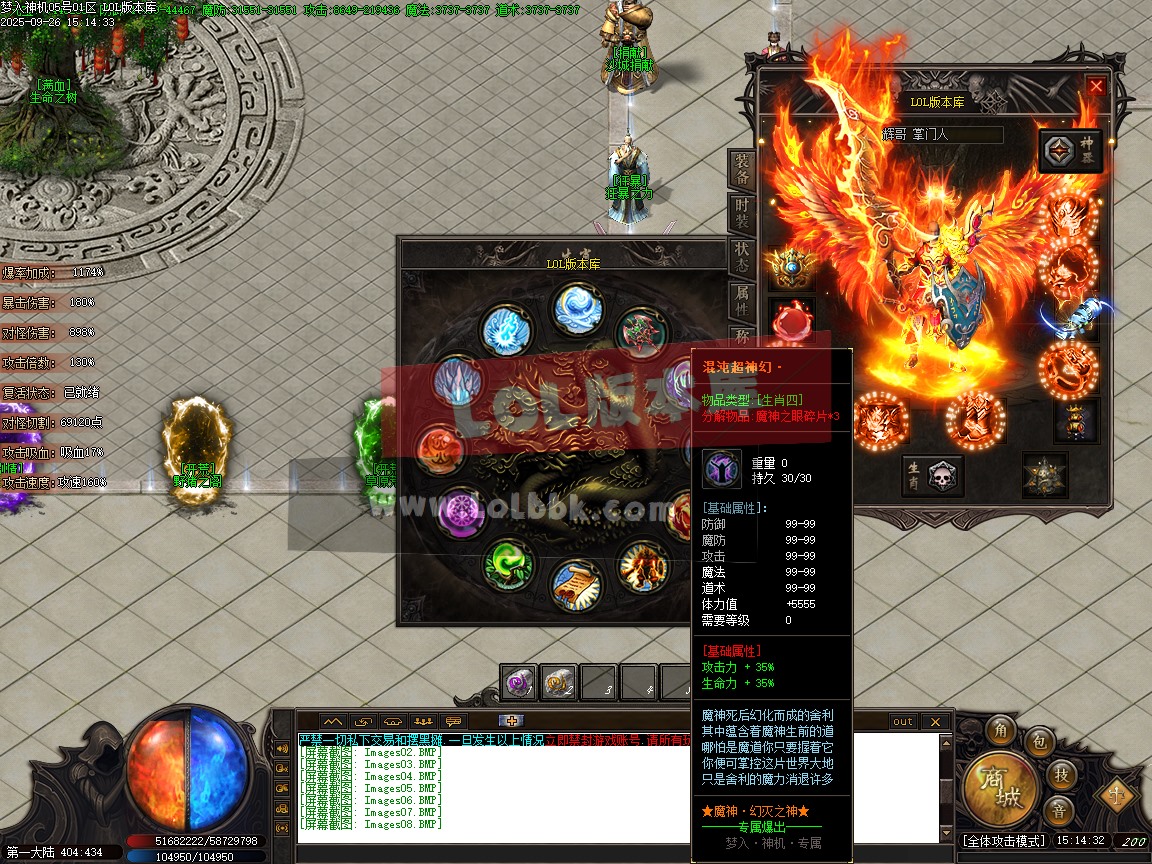Open the 技 skills round button
This screenshot has width=1152, height=864.
point(1061,774)
